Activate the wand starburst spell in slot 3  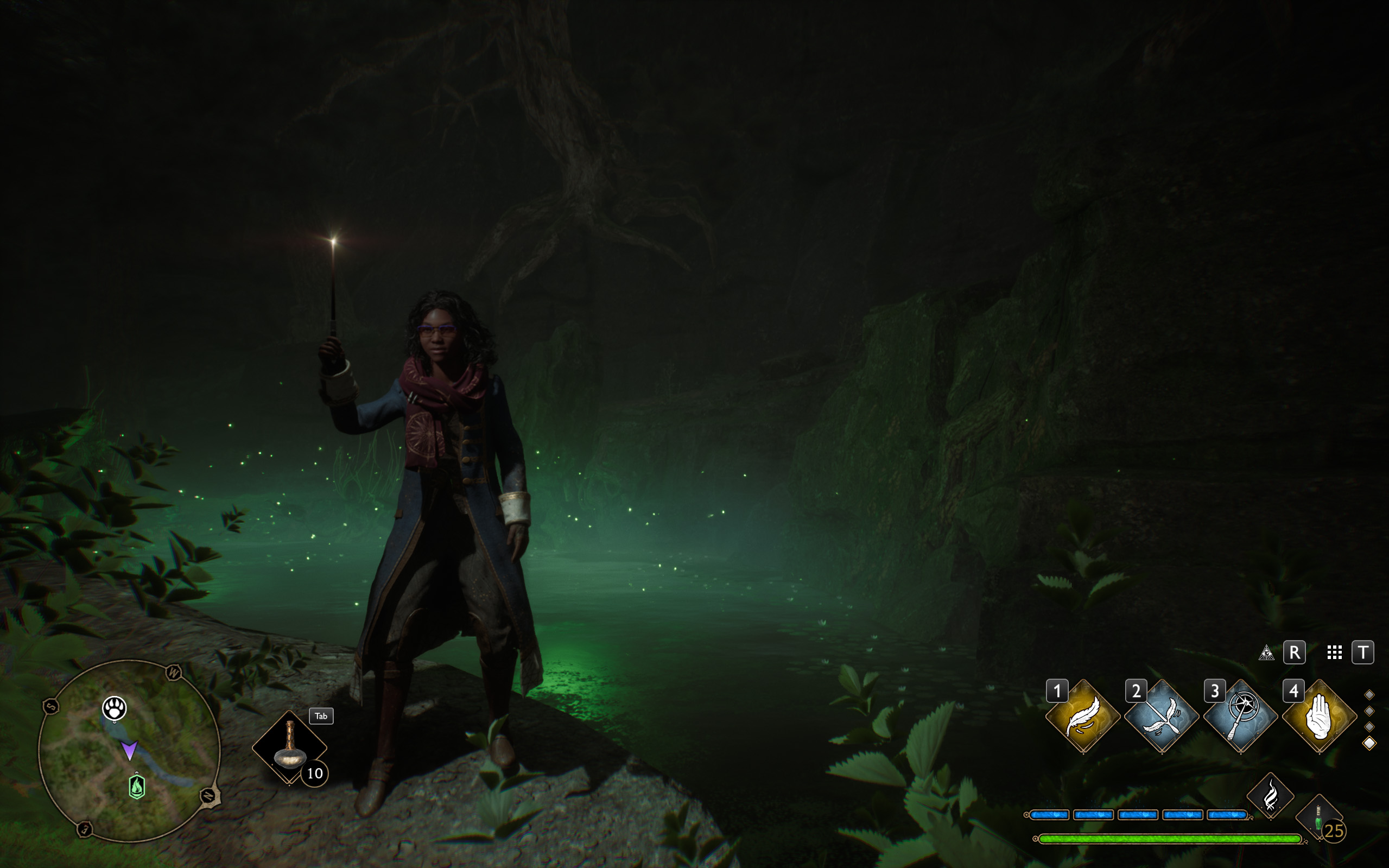pyautogui.click(x=1240, y=716)
